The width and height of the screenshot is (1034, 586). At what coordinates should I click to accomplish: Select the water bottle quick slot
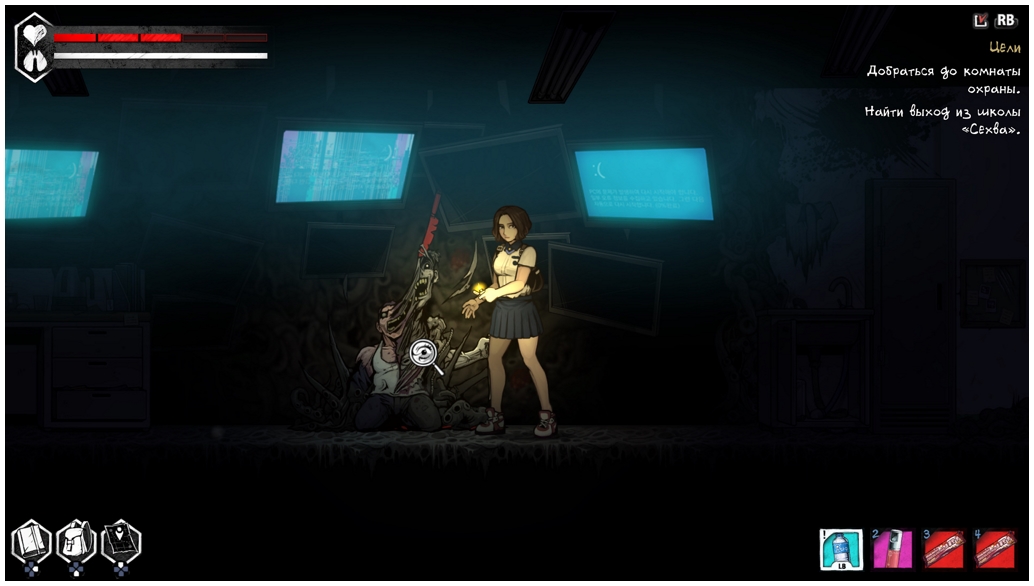pyautogui.click(x=840, y=549)
